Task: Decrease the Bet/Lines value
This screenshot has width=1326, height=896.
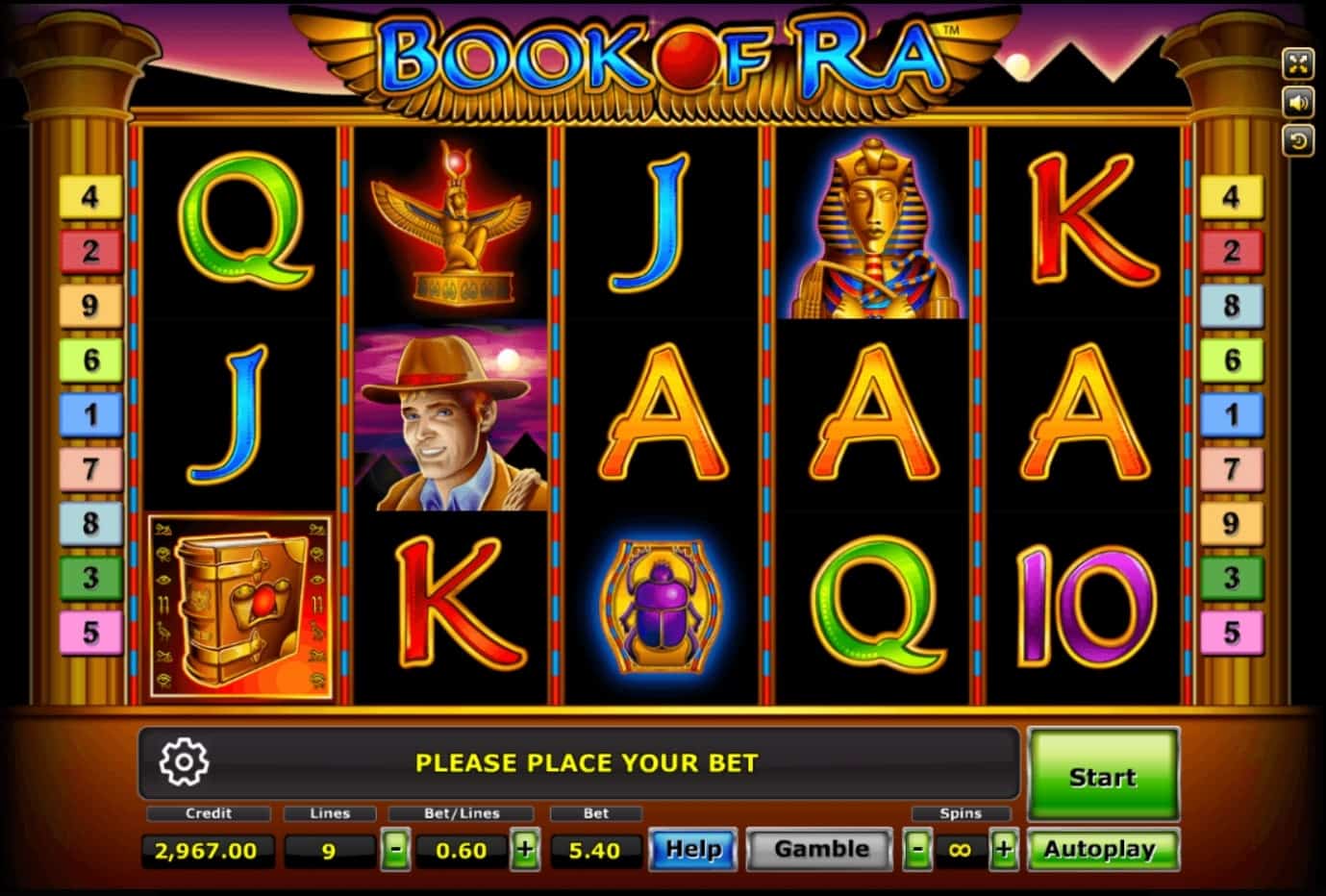Action: pyautogui.click(x=395, y=850)
